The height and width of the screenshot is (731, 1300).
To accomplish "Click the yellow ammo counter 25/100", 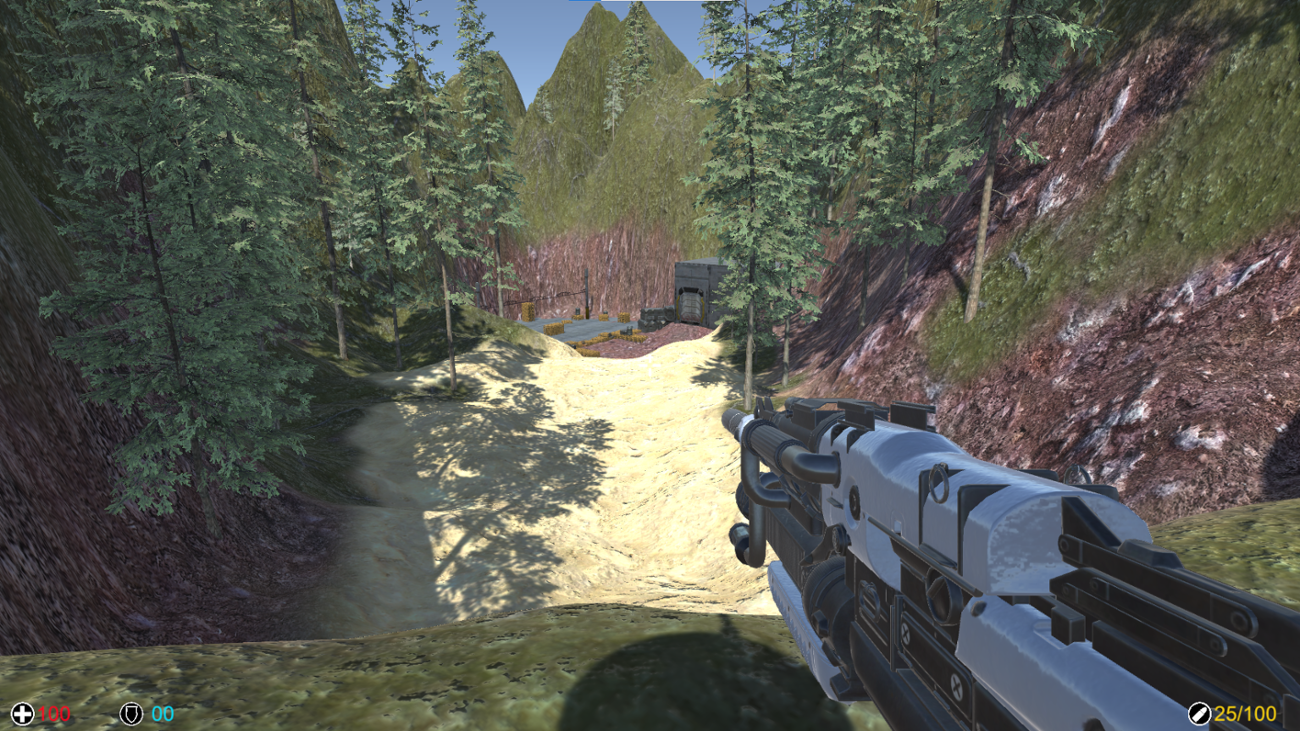I will (1244, 713).
